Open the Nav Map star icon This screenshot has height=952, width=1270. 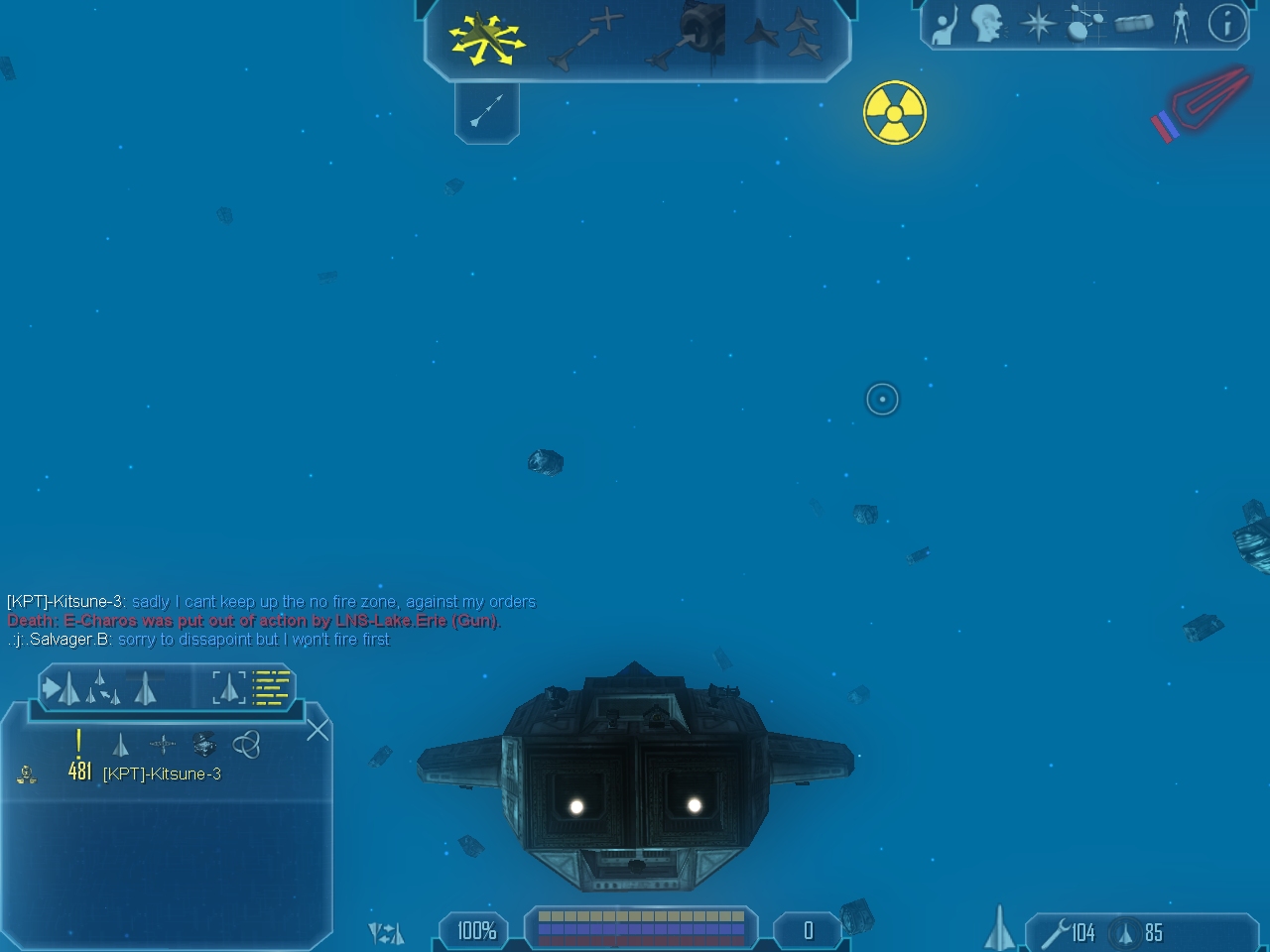1038,24
